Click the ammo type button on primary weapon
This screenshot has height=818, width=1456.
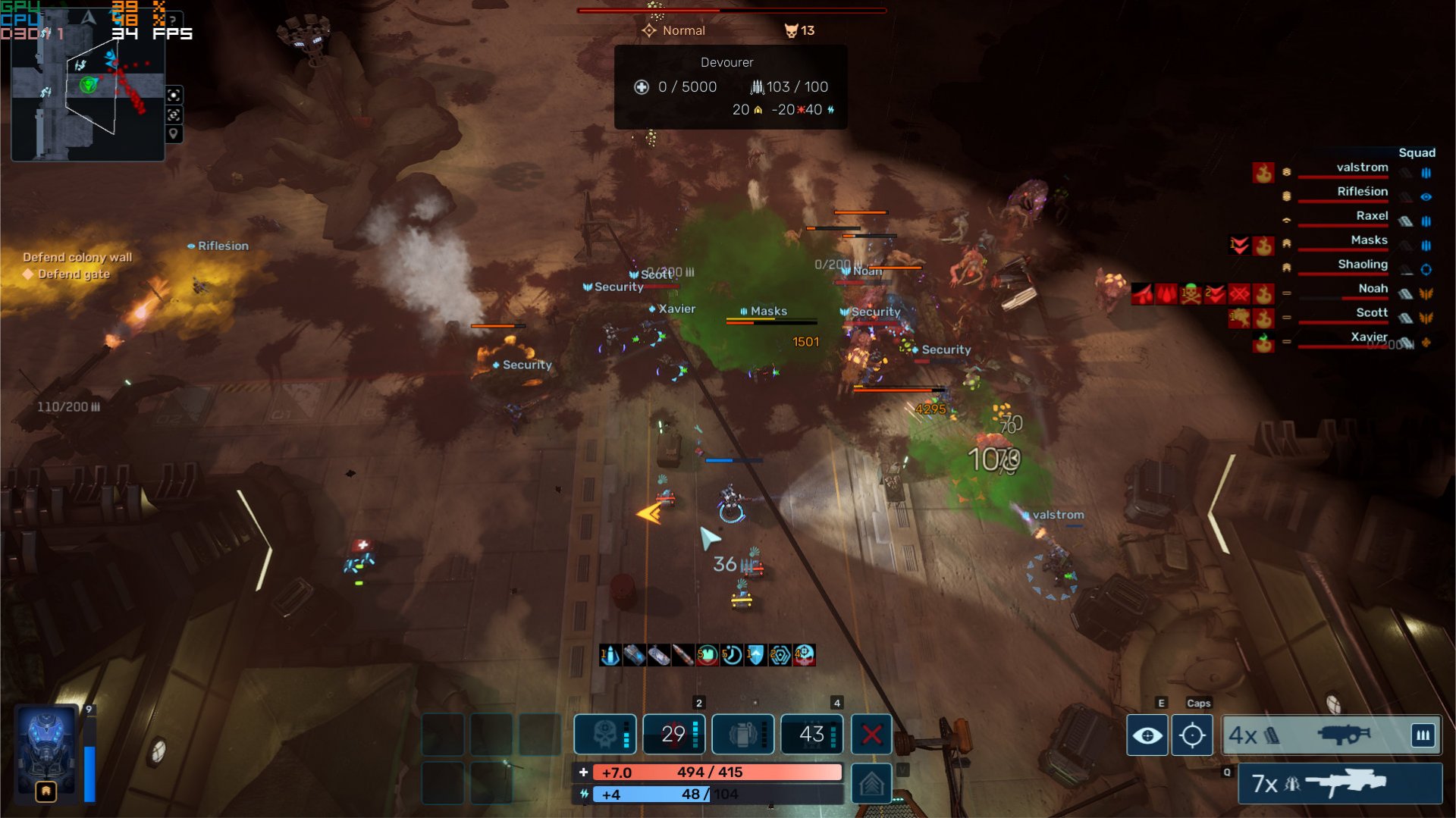click(x=1423, y=735)
